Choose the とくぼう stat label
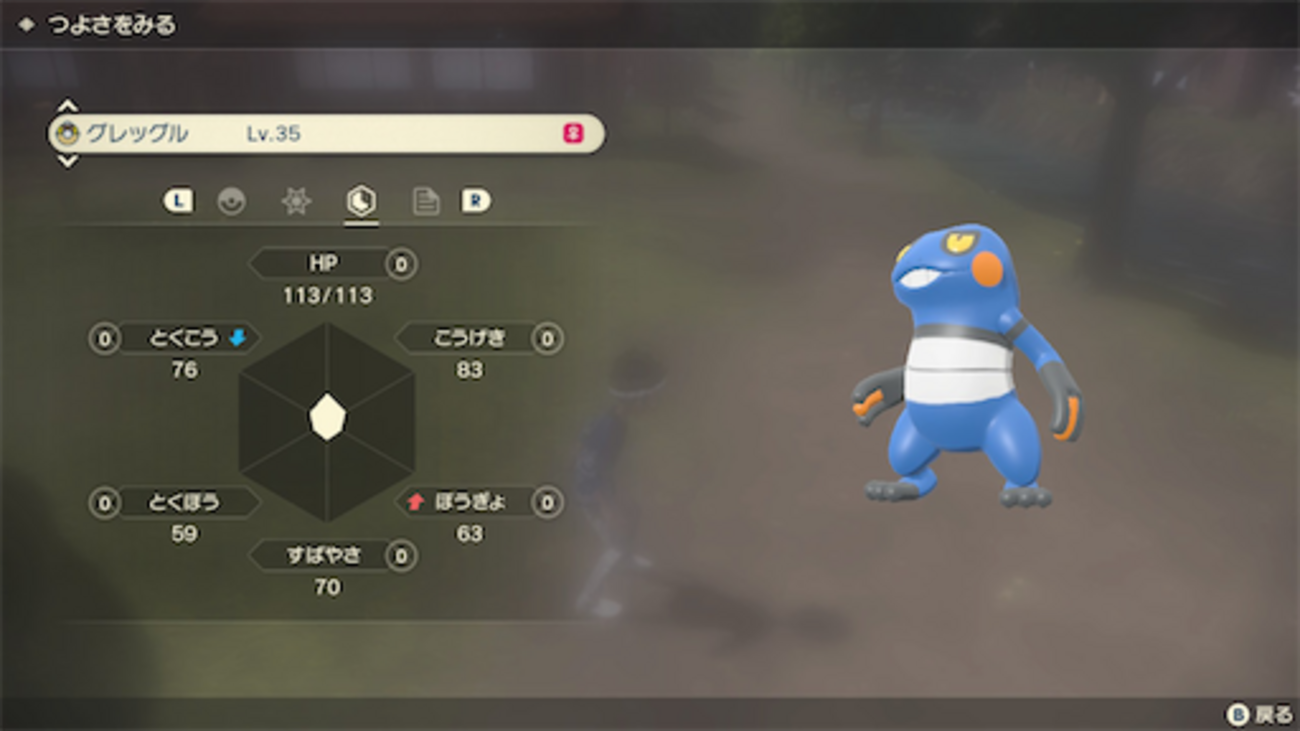This screenshot has height=731, width=1300. pos(184,502)
